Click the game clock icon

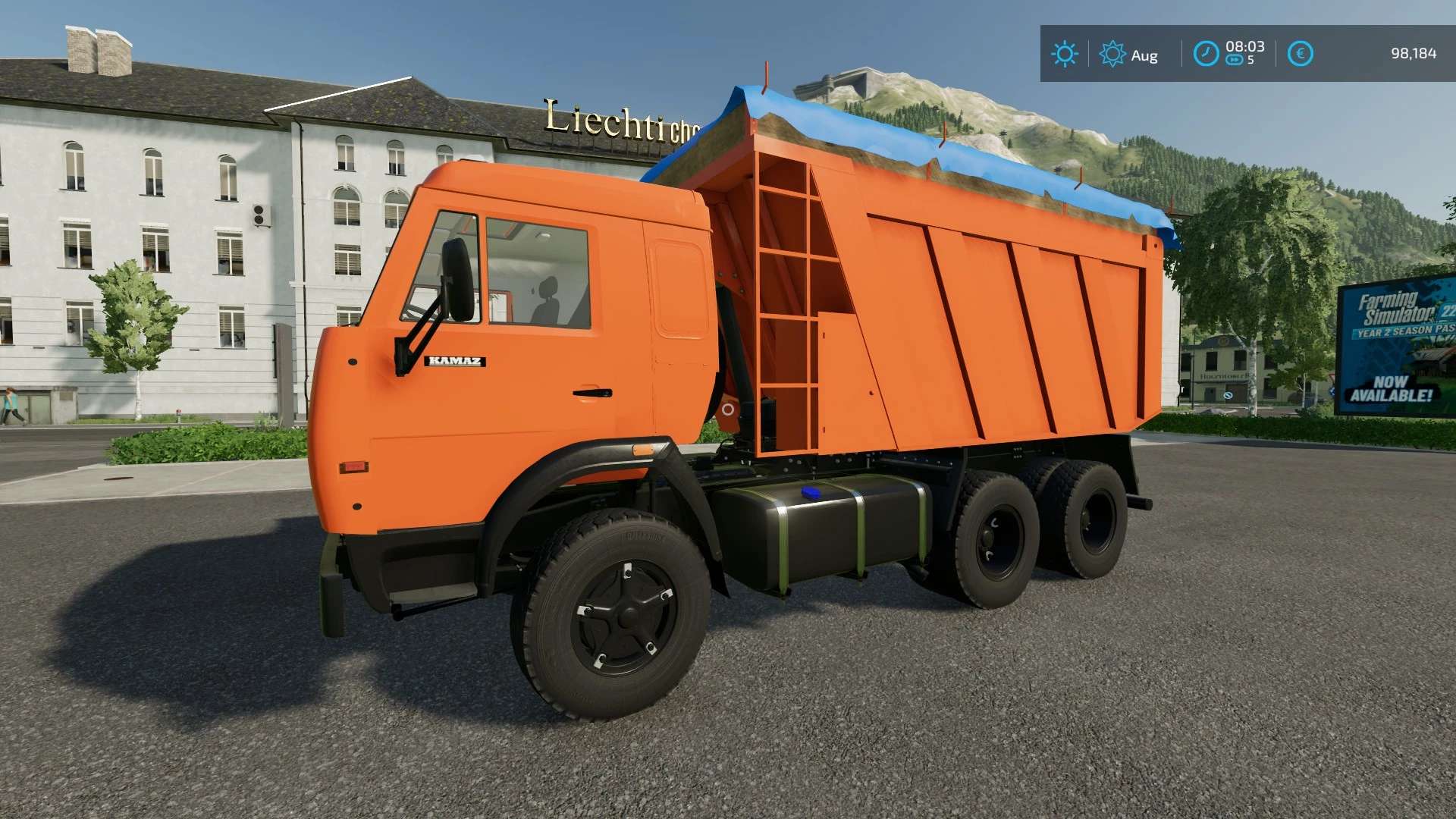point(1206,54)
